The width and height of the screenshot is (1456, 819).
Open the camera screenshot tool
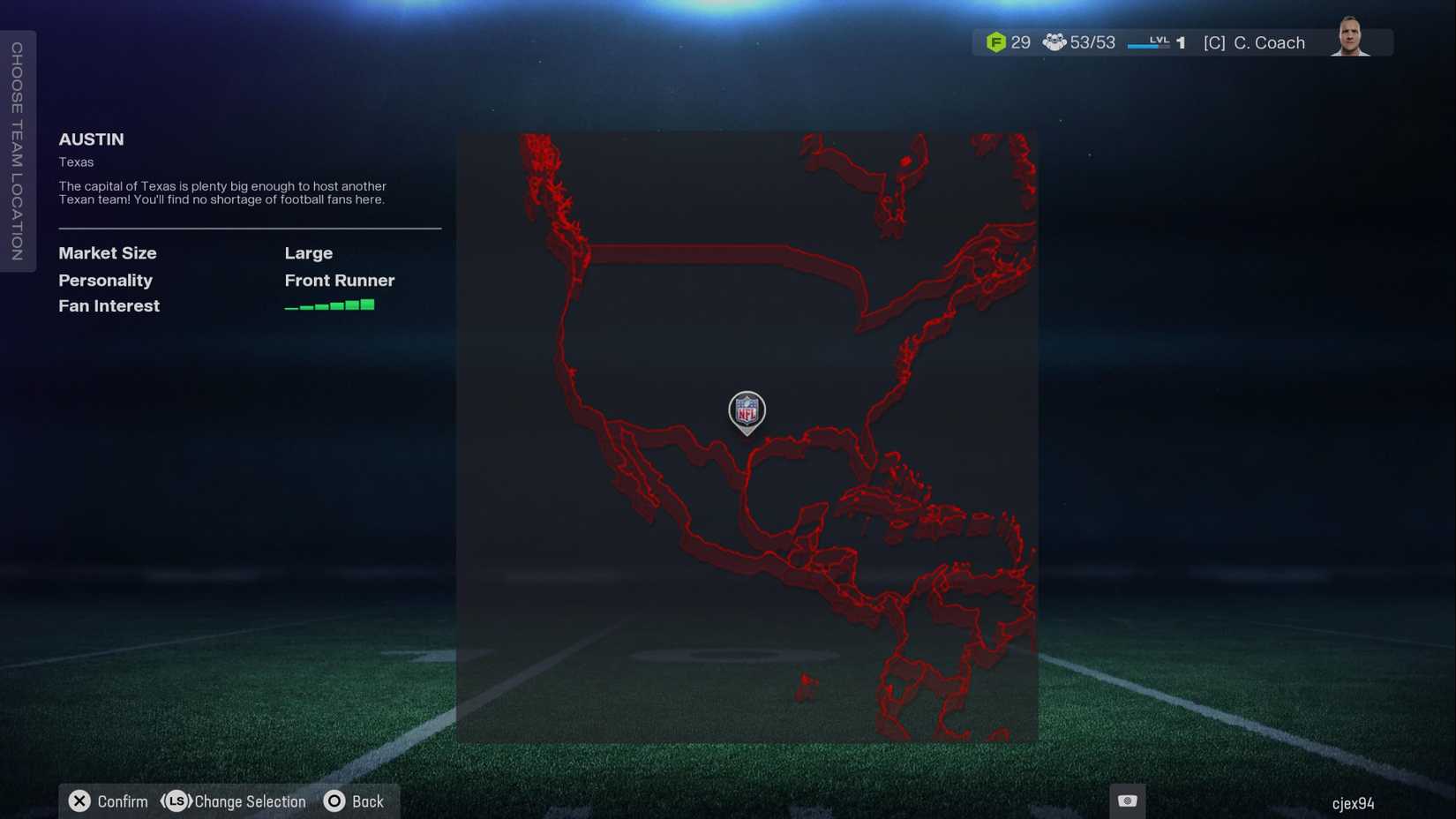tap(1127, 800)
